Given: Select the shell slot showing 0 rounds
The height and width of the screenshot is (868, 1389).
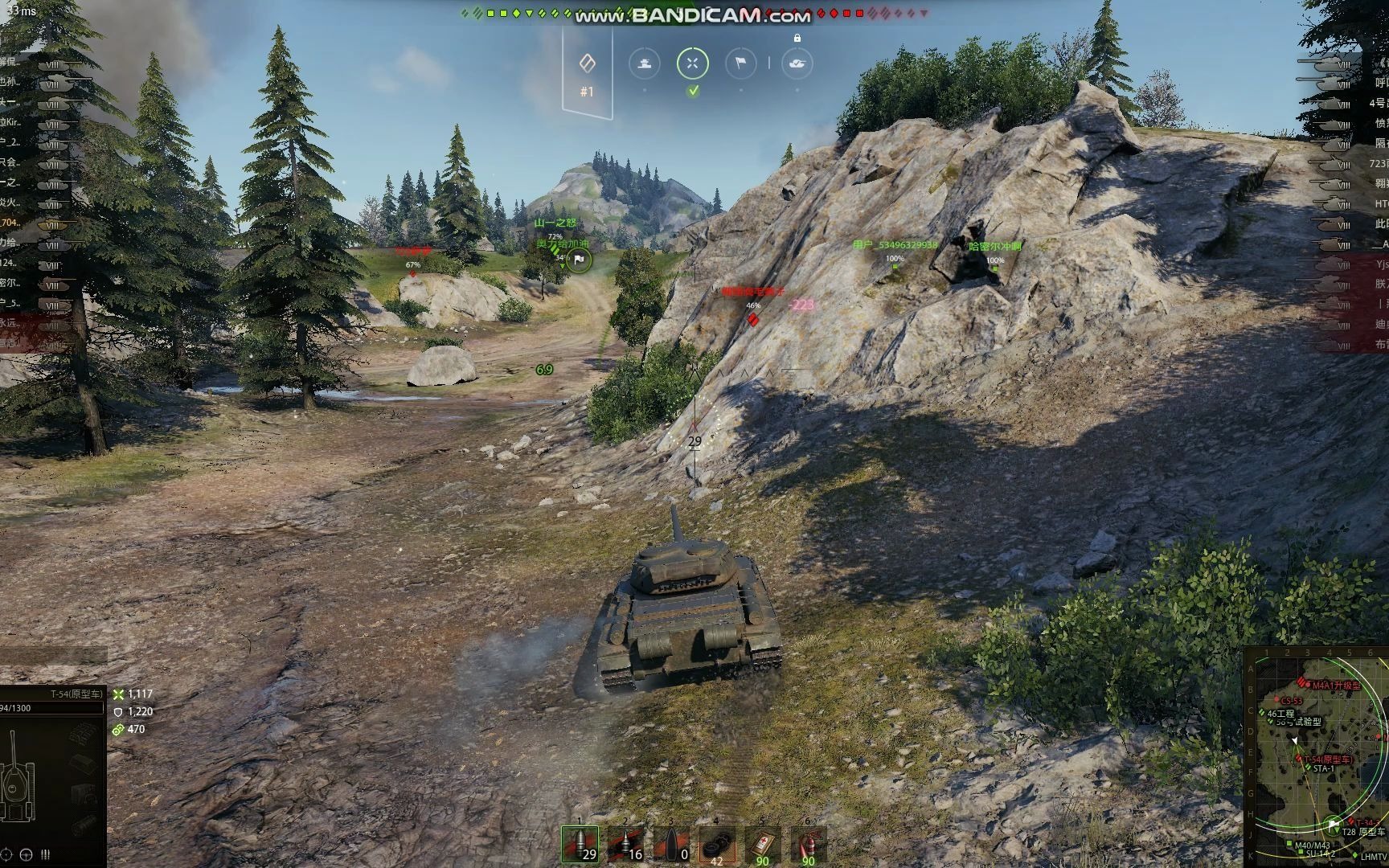Looking at the screenshot, I should pyautogui.click(x=671, y=845).
